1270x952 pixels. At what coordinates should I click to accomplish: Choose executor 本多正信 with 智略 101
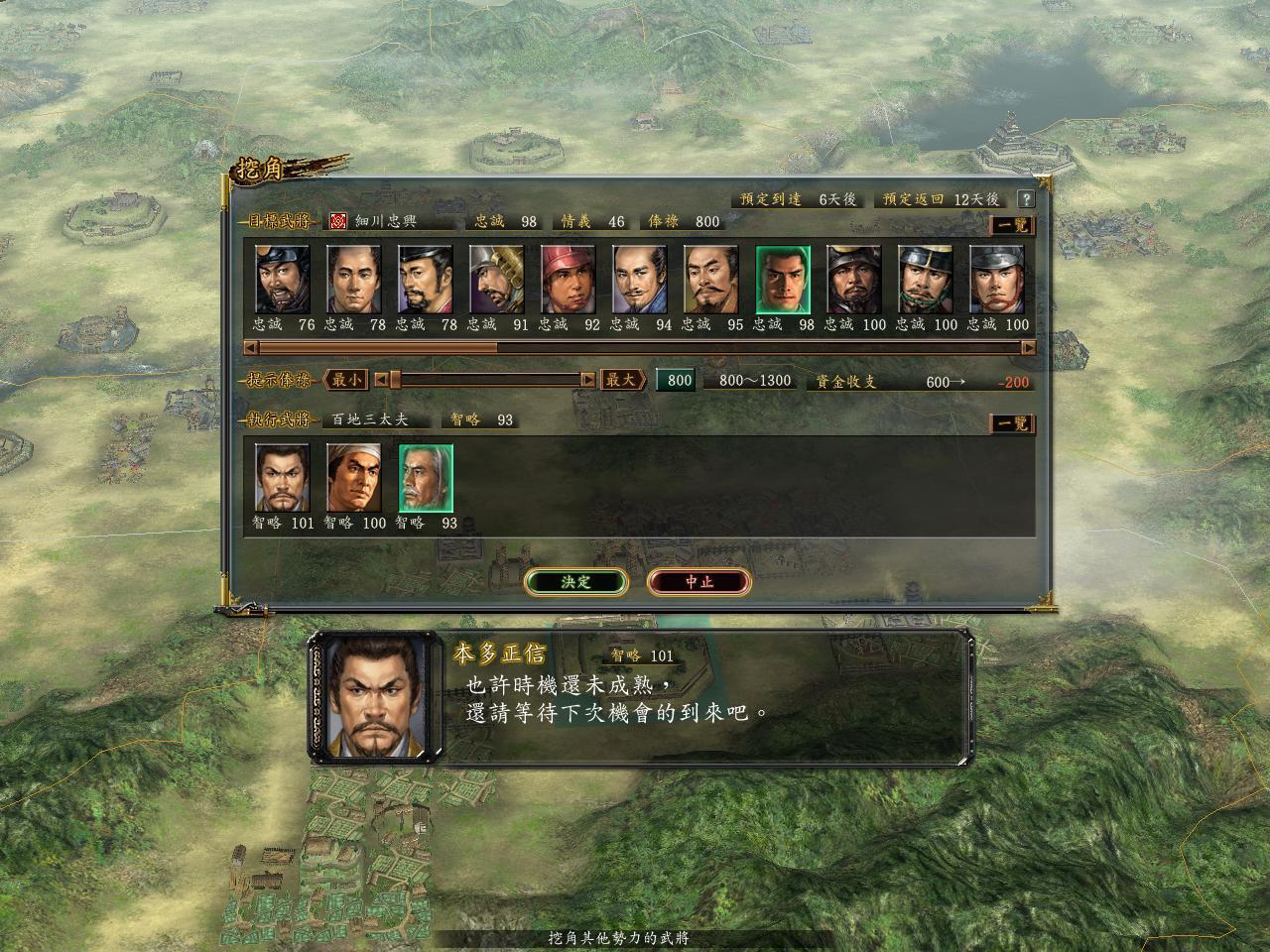(284, 478)
